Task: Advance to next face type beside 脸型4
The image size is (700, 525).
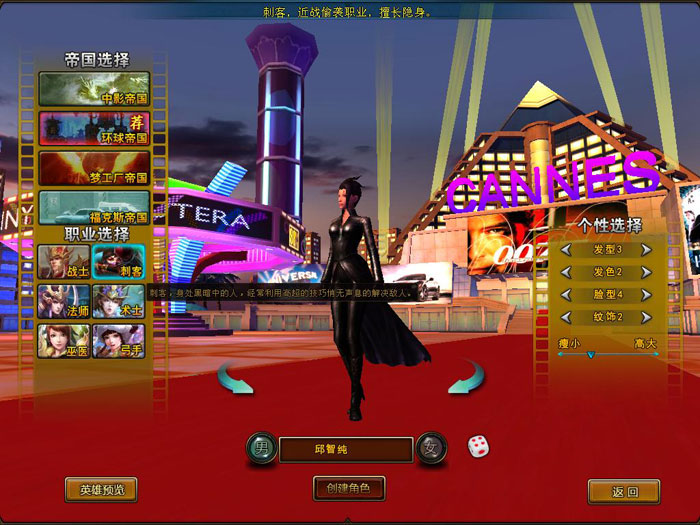Action: pyautogui.click(x=646, y=295)
